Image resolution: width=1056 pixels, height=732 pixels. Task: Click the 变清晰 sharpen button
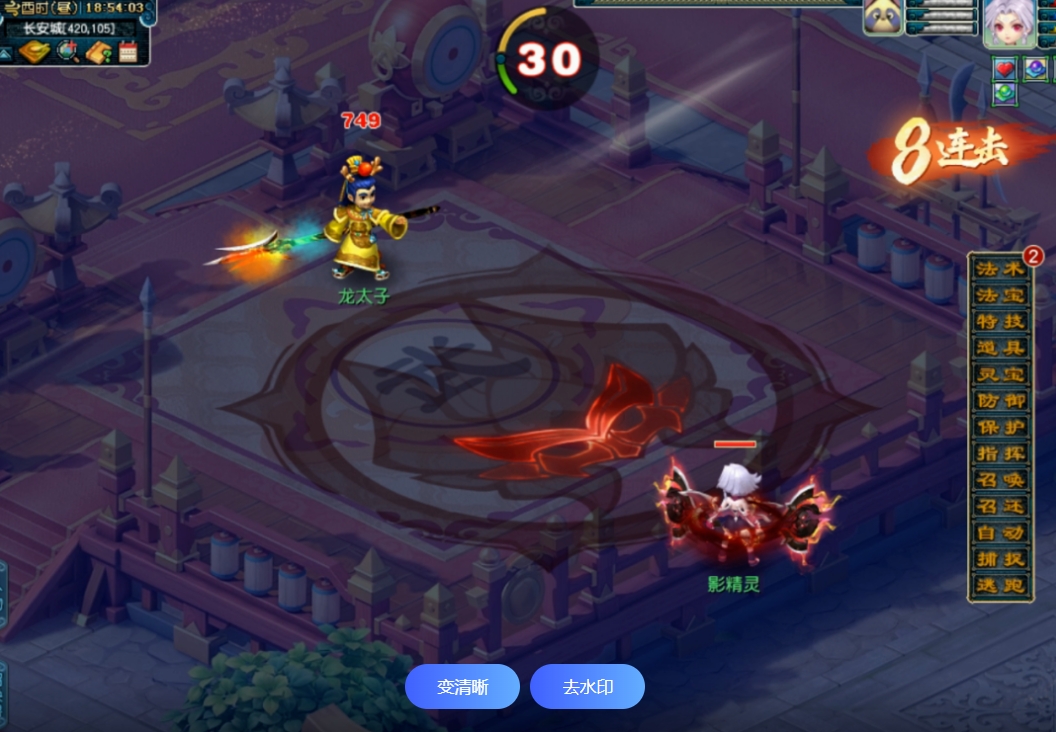click(462, 687)
